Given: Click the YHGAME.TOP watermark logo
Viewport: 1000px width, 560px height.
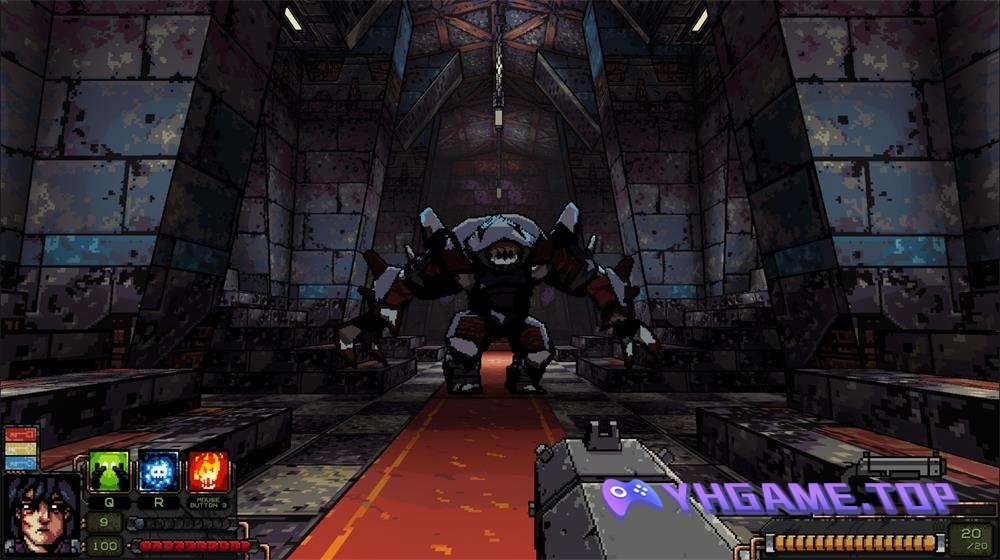Looking at the screenshot, I should click(780, 497).
